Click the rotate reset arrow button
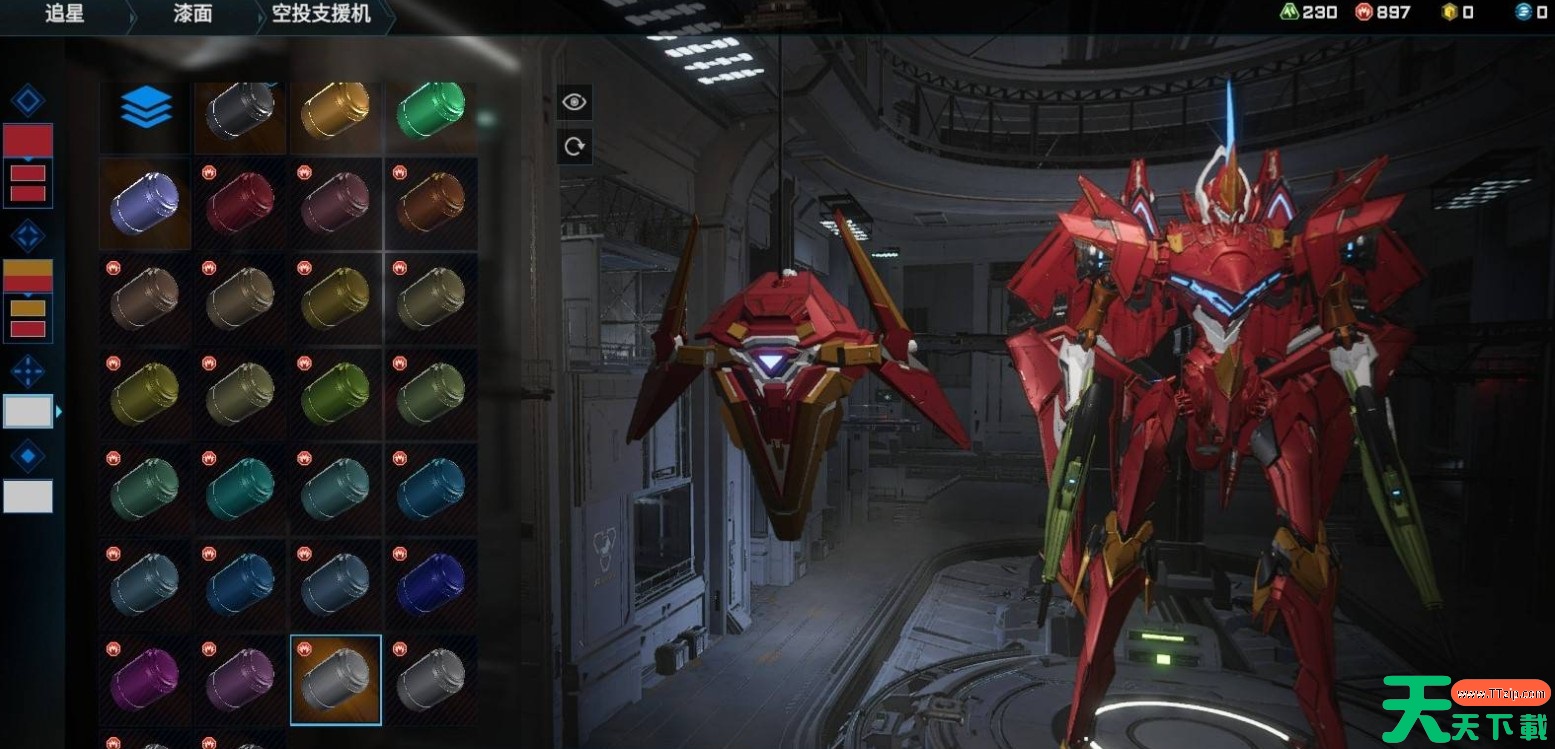 (x=574, y=147)
